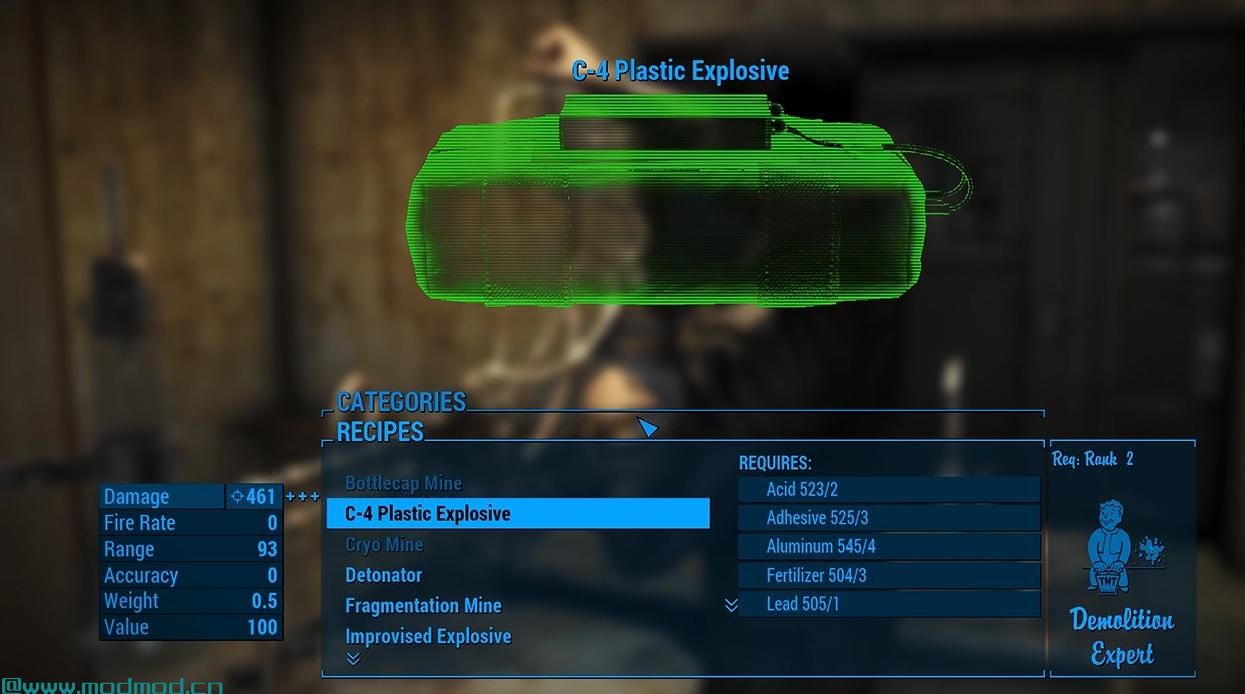Choose the Improvised Explosive recipe
Screen dimensions: 1245x694
point(428,636)
